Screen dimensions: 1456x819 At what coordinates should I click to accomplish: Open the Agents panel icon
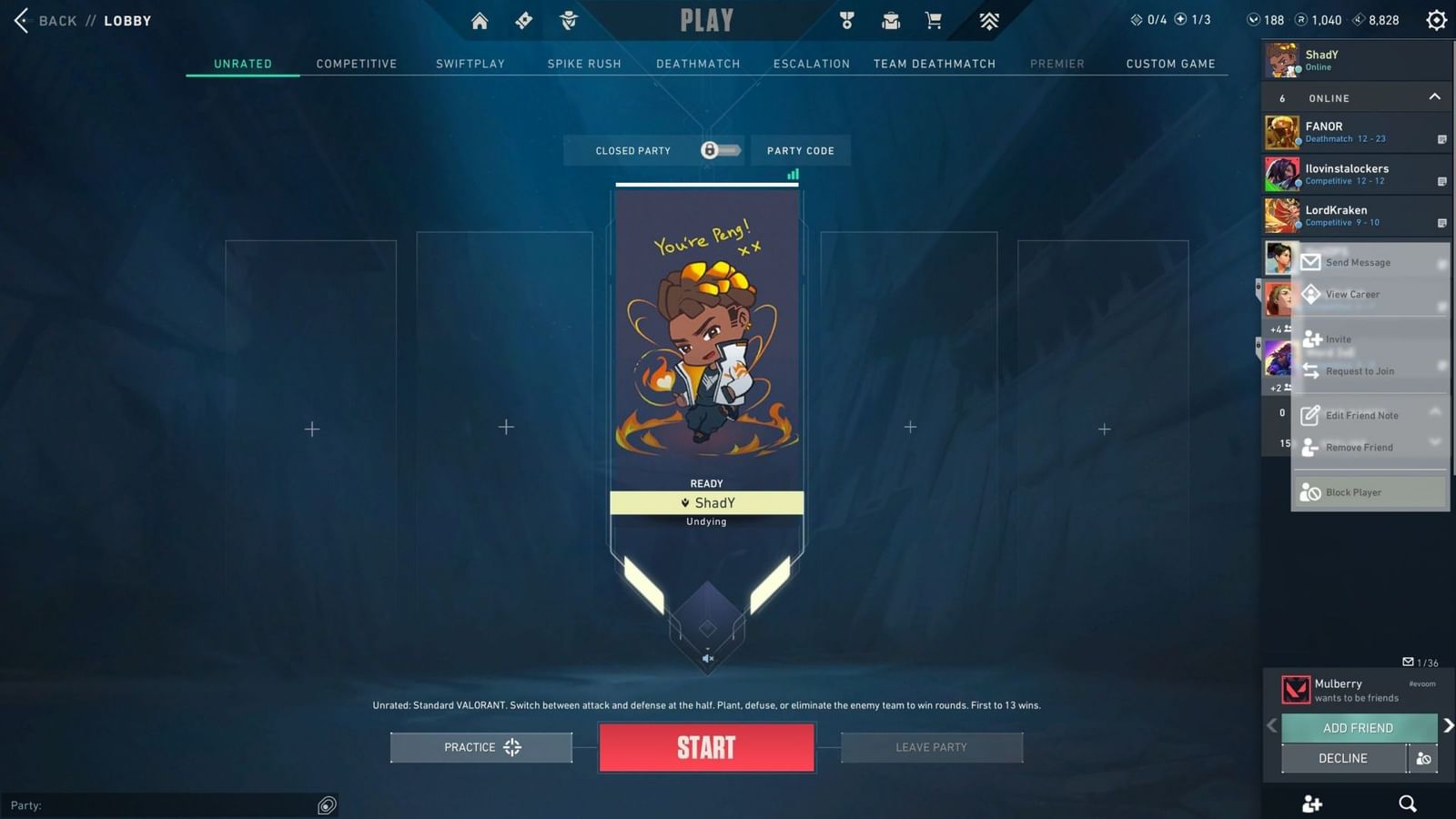tap(569, 20)
